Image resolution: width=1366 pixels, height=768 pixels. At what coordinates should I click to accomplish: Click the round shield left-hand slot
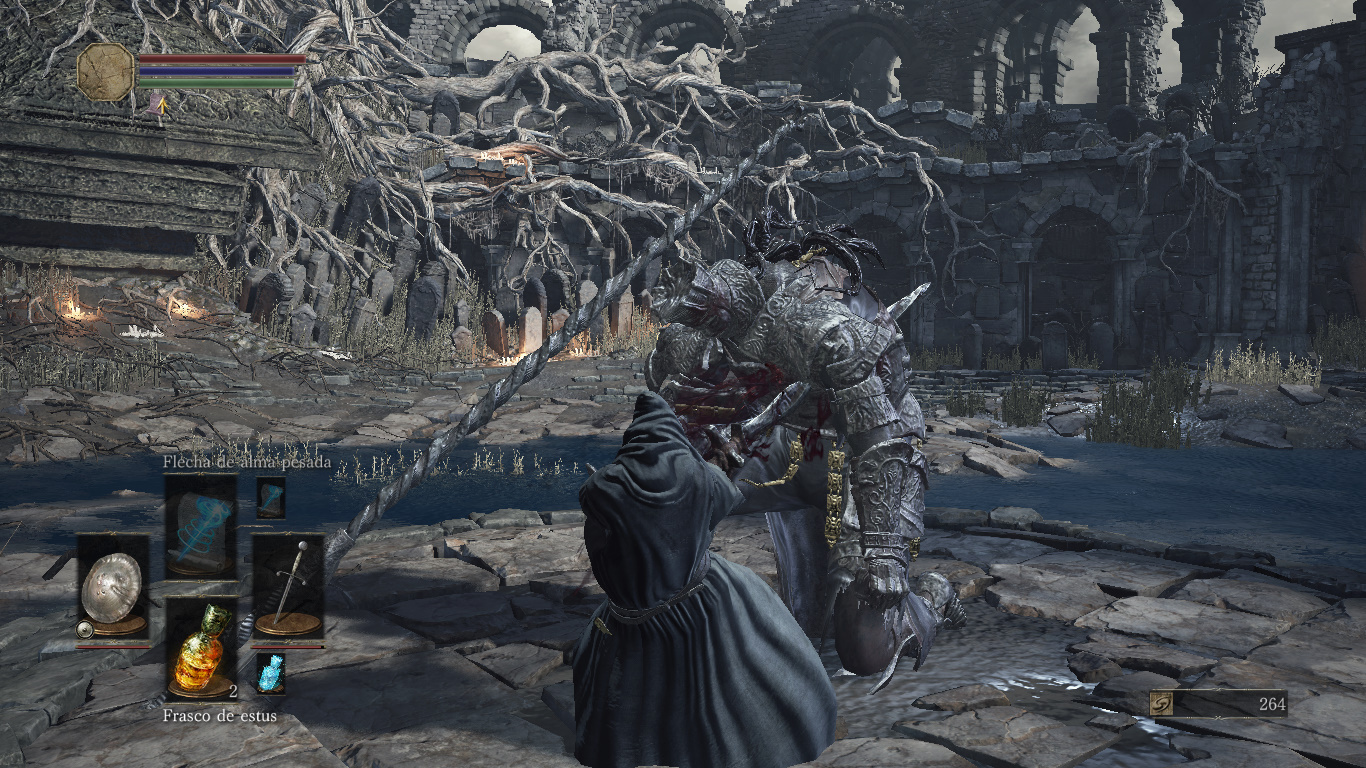coord(113,586)
